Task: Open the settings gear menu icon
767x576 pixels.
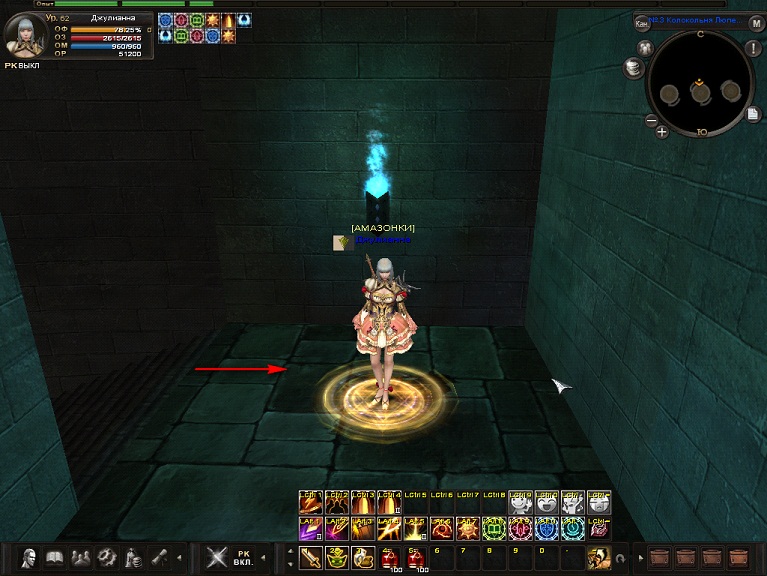Action: [107, 557]
